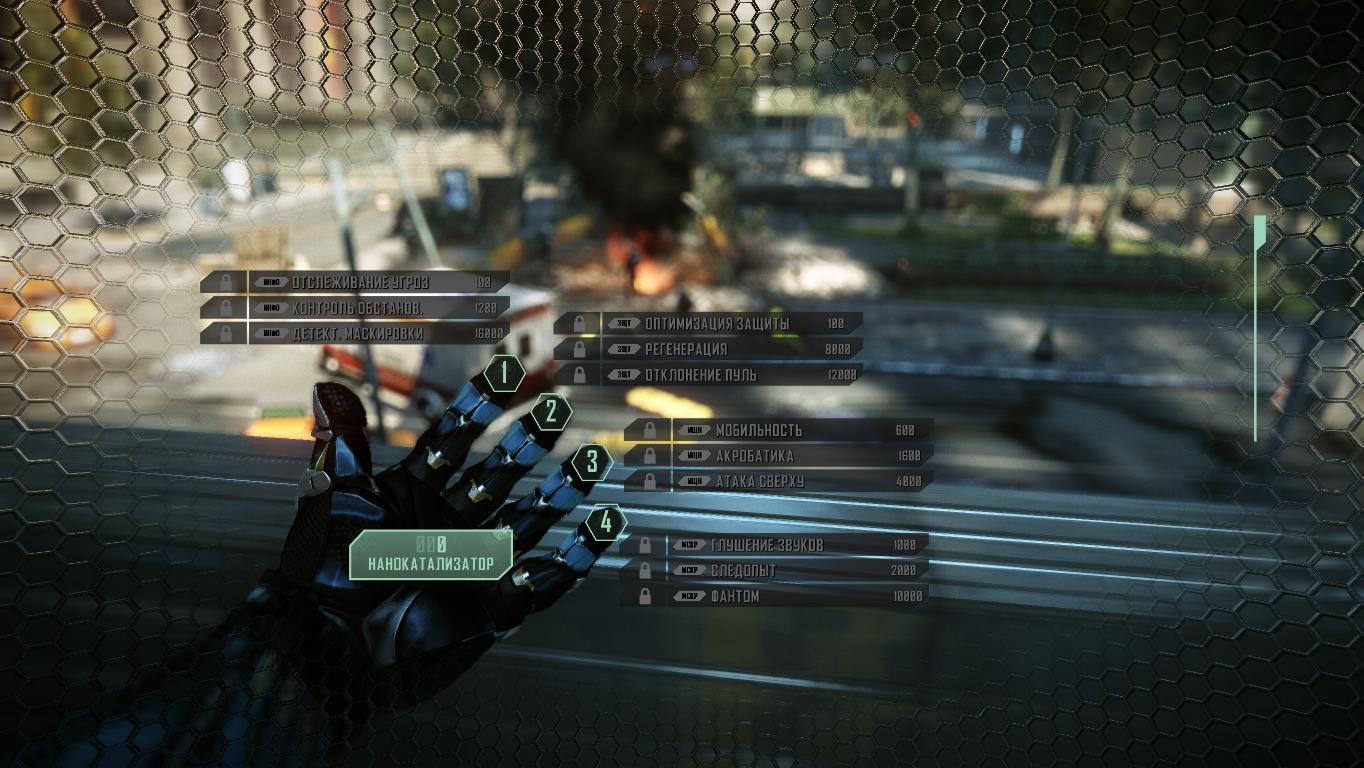
Task: Activate the hexagon marker numbered 4
Action: (x=606, y=522)
